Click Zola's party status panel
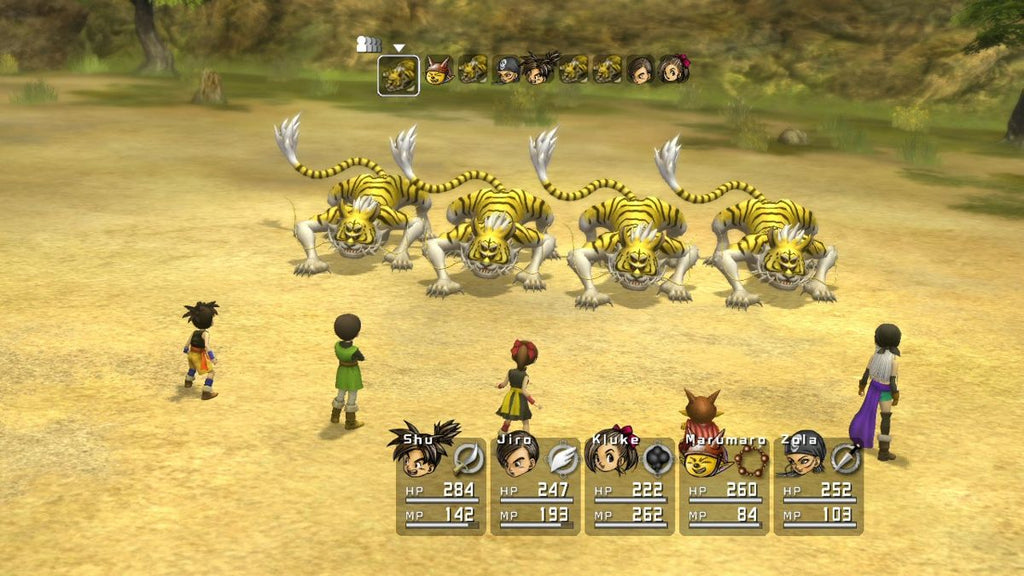Image resolution: width=1024 pixels, height=576 pixels. (818, 483)
